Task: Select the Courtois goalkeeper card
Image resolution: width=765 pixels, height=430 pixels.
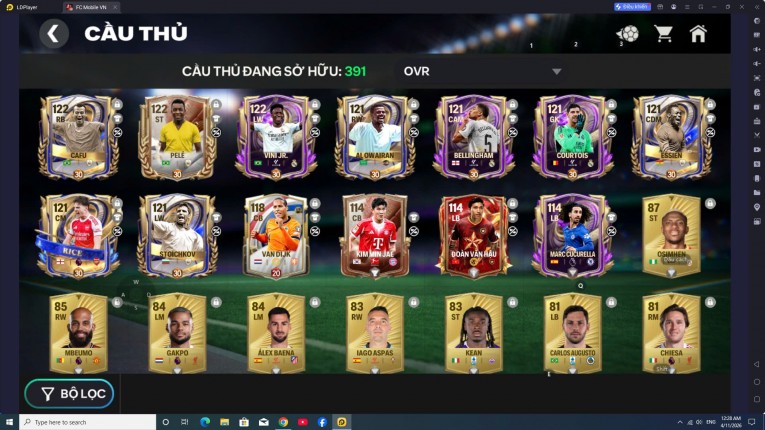Action: 571,136
